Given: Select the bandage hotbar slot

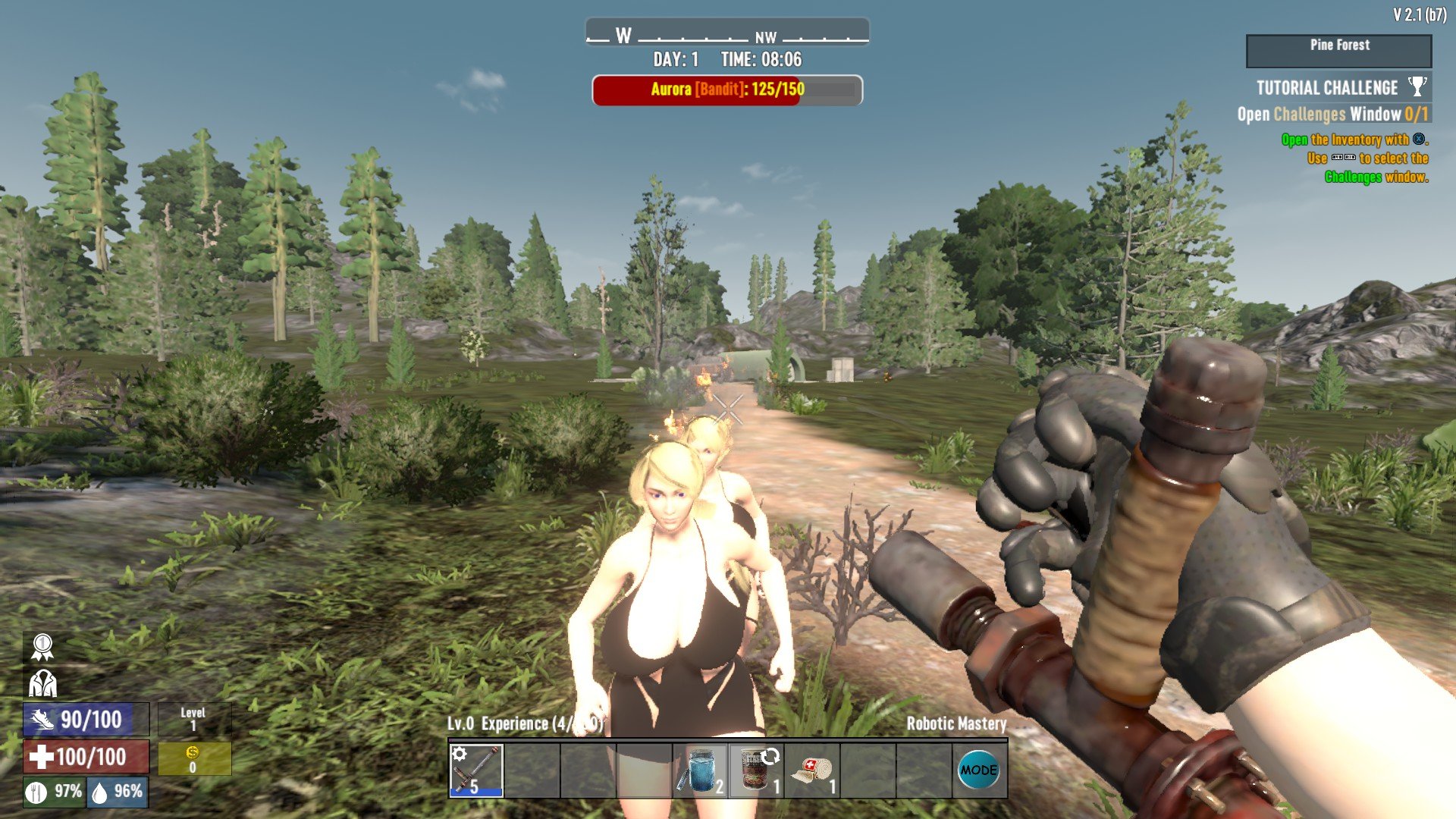Looking at the screenshot, I should 813,770.
